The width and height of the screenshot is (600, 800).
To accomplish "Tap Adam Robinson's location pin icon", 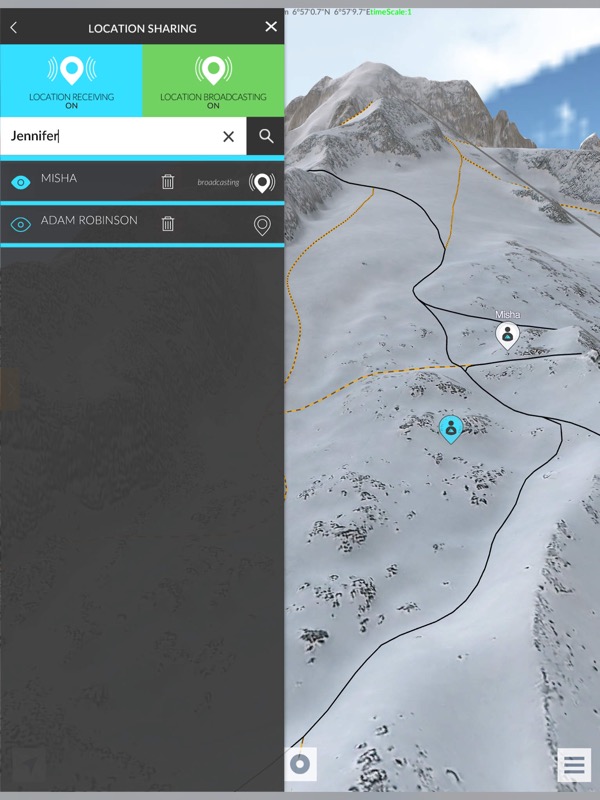I will point(262,225).
